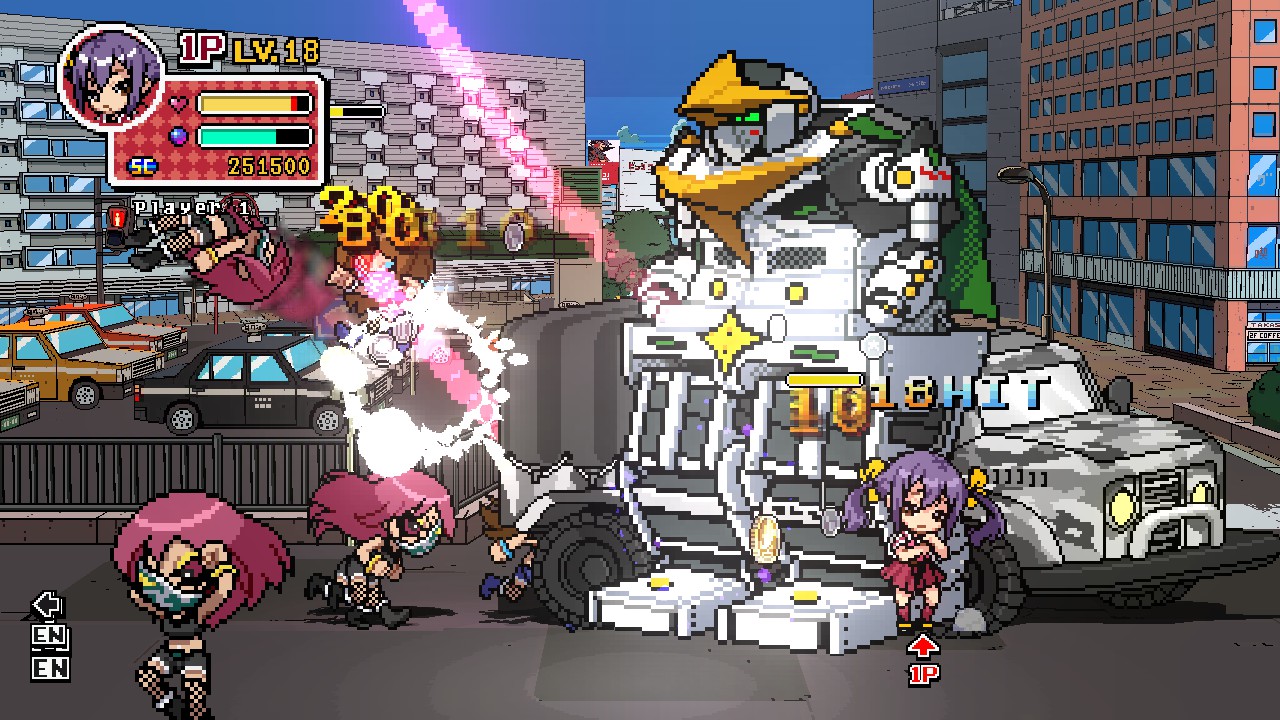Image resolution: width=1280 pixels, height=720 pixels.
Task: Click the left-pointing EN arrow indicator
Action: (x=47, y=603)
